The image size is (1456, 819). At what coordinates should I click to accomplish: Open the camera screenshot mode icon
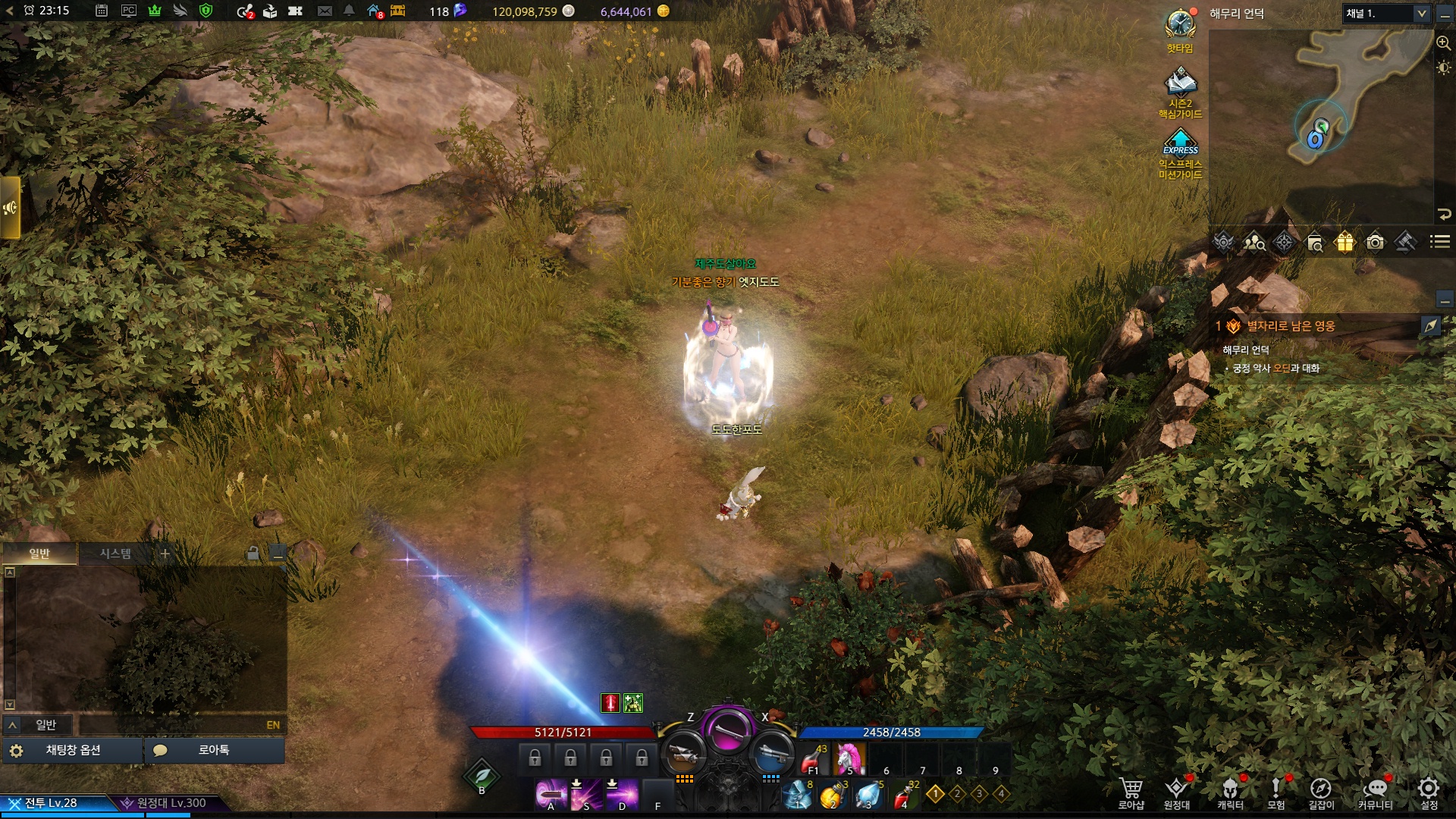click(1375, 242)
